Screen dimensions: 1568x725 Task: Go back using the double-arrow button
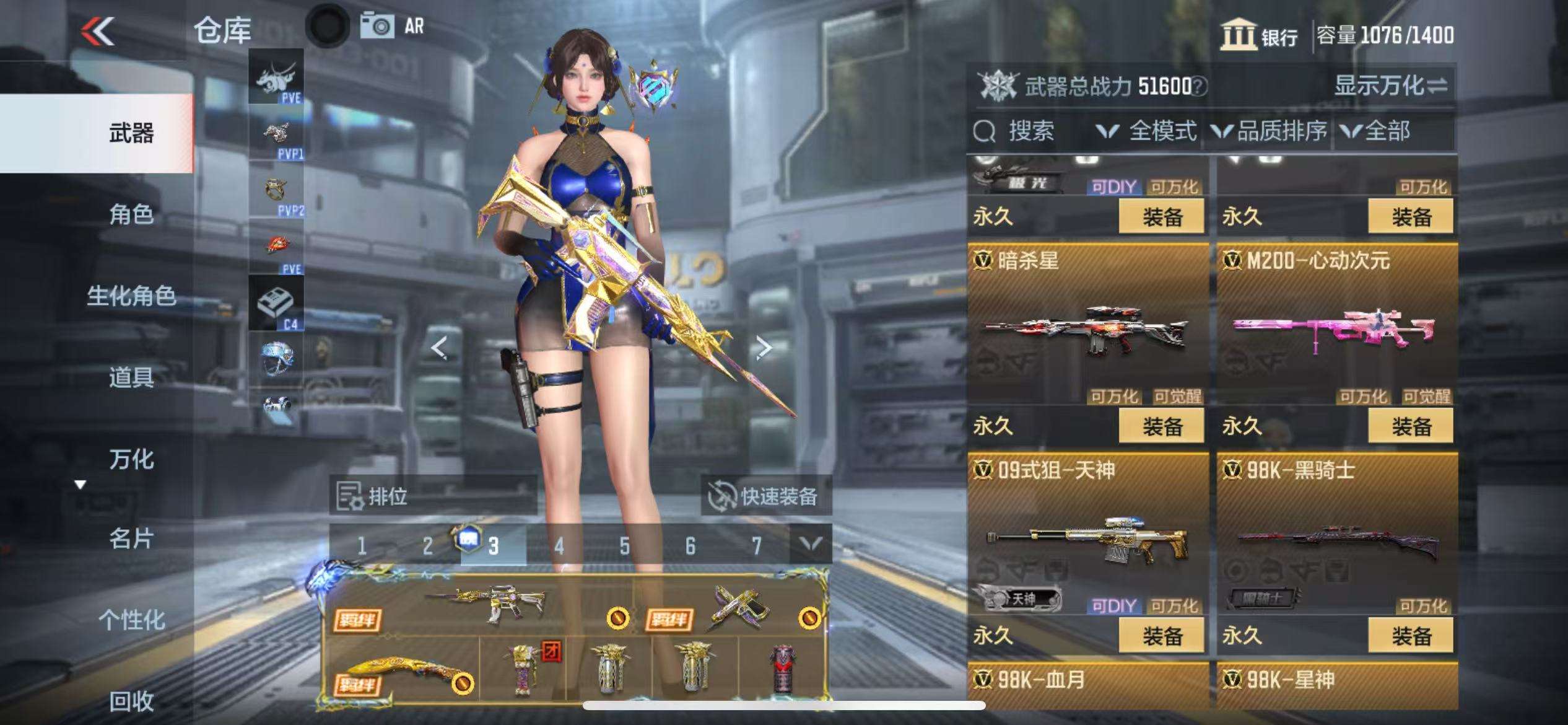tap(97, 31)
